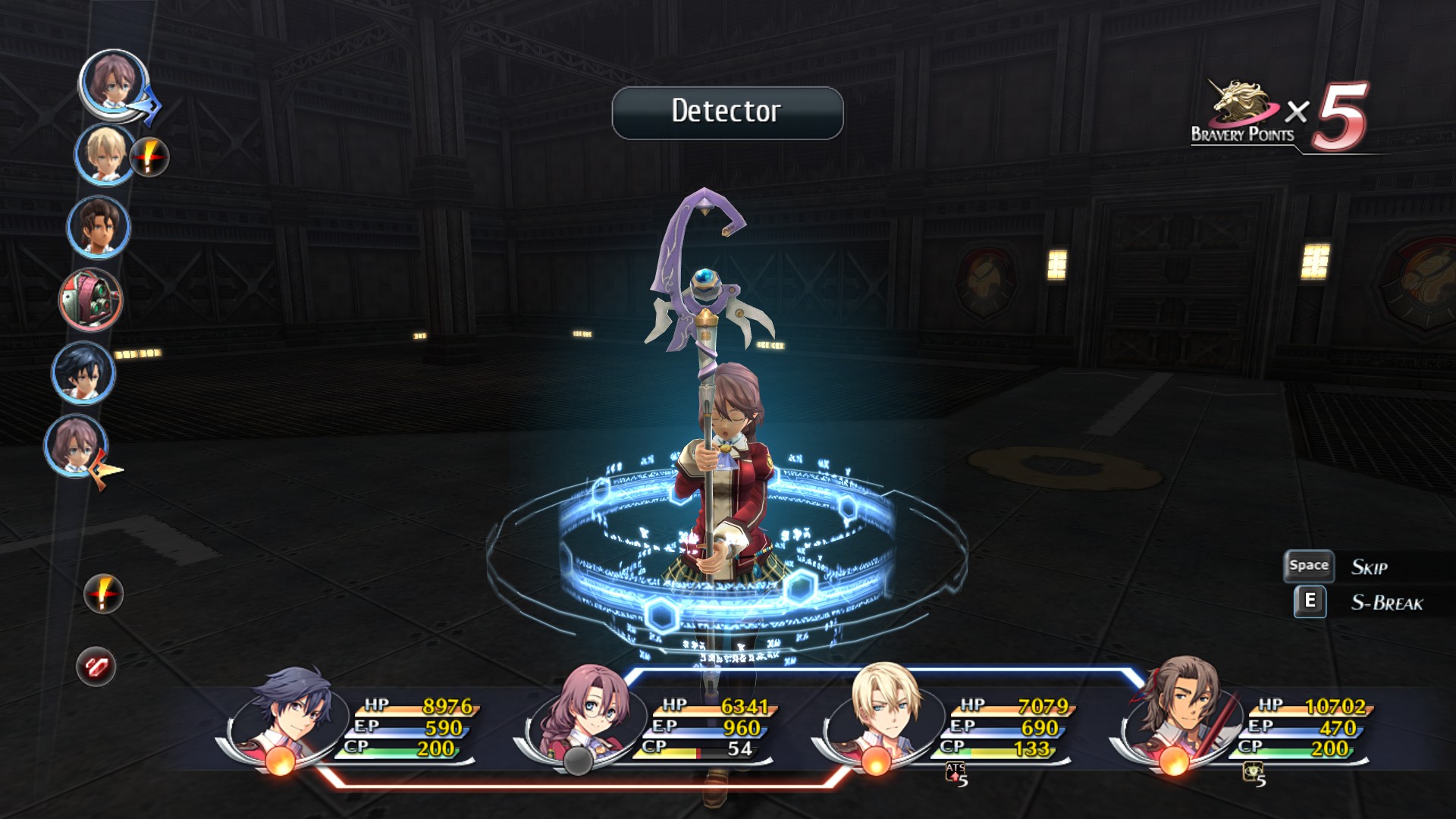This screenshot has width=1456, height=819.
Task: Click the dark-haired swordsman's turn order portrait
Action: [x=83, y=372]
